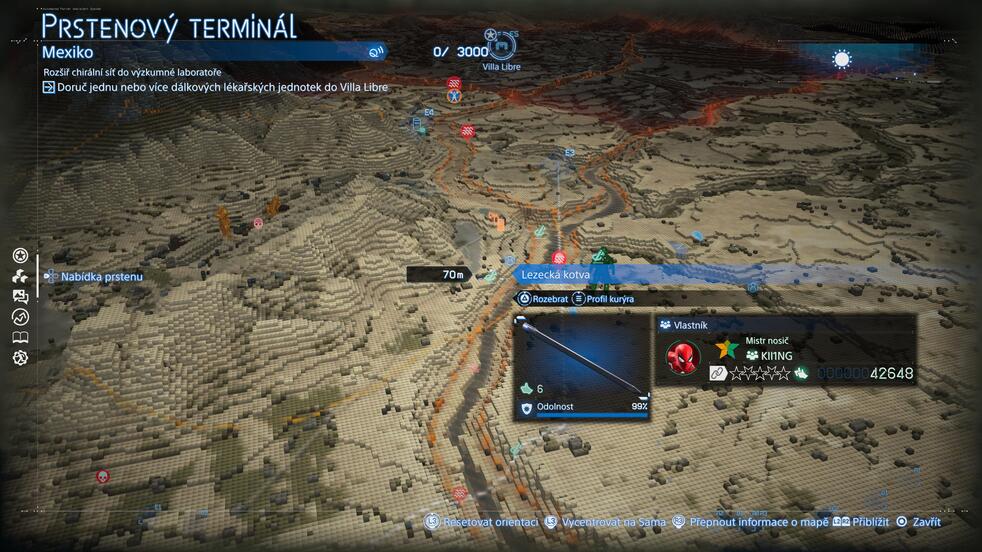Select the chart graph sidebar icon

coord(20,317)
